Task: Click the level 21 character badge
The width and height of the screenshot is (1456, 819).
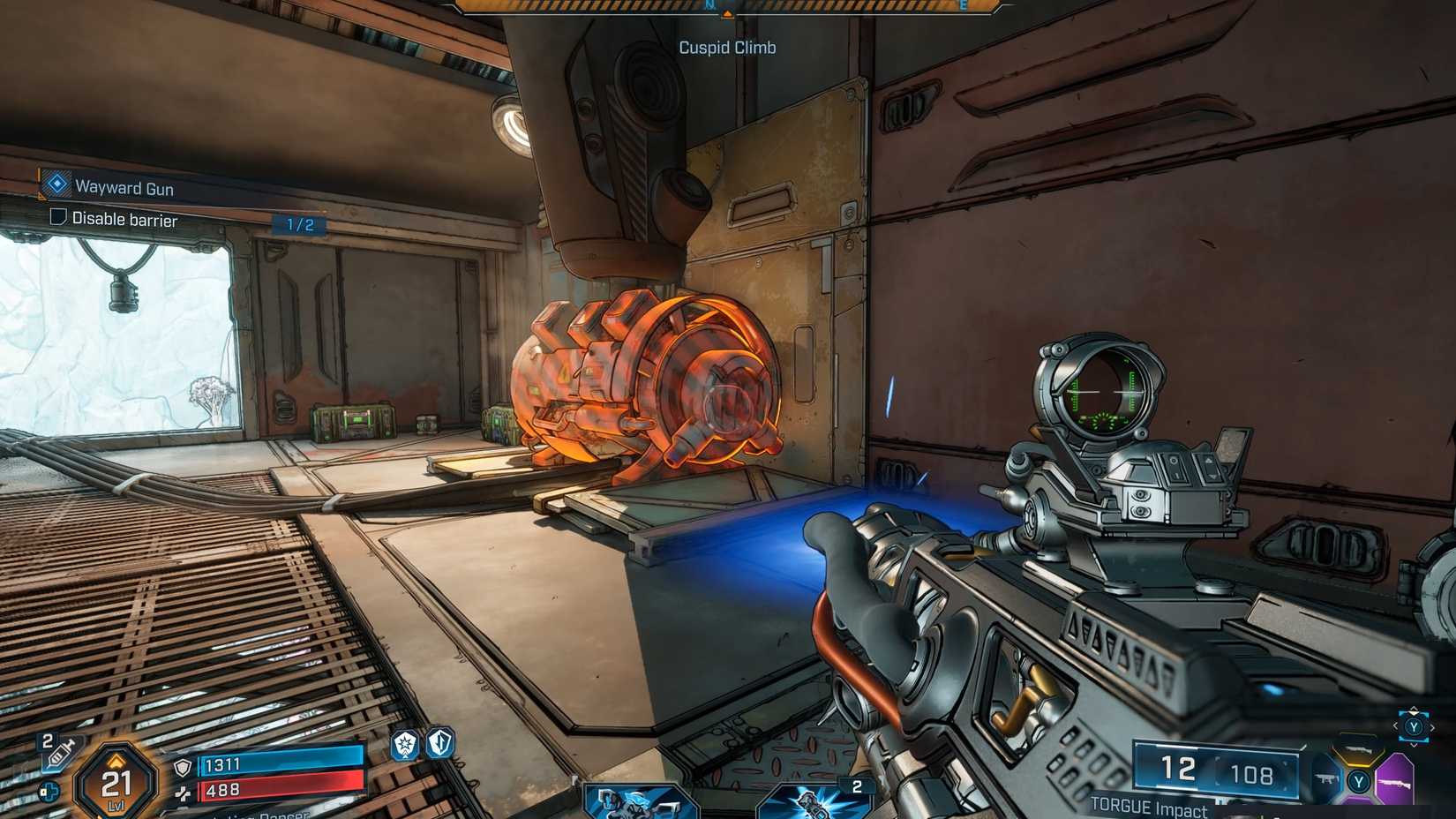Action: (x=116, y=782)
